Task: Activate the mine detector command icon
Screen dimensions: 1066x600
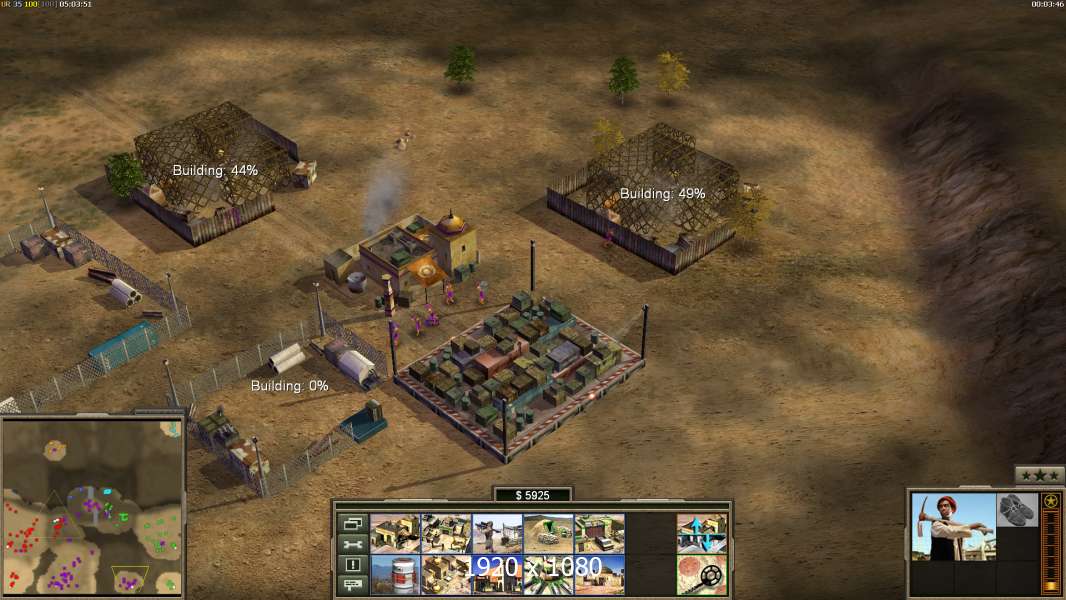Action: (701, 575)
